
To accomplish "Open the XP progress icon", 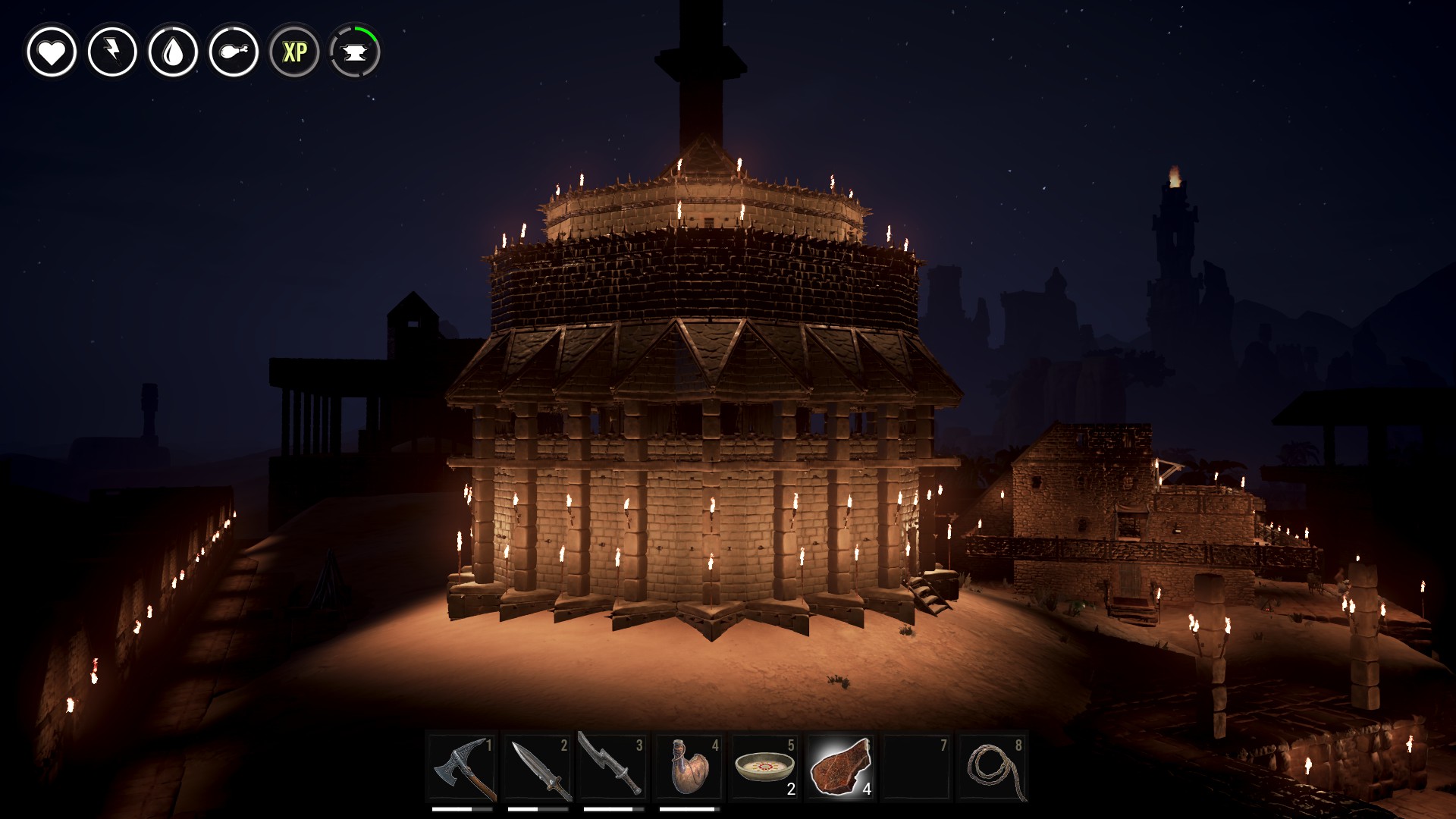I will click(294, 52).
